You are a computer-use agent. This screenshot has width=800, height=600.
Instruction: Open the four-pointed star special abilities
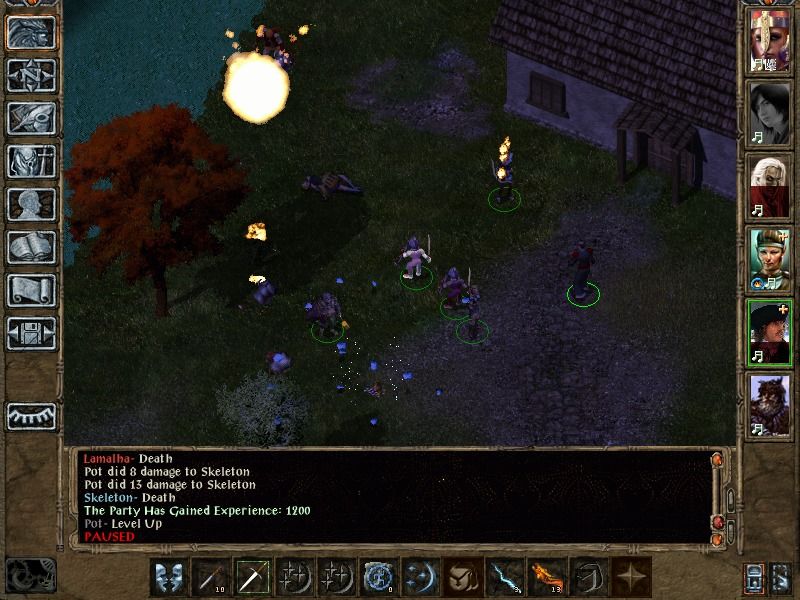[x=629, y=578]
